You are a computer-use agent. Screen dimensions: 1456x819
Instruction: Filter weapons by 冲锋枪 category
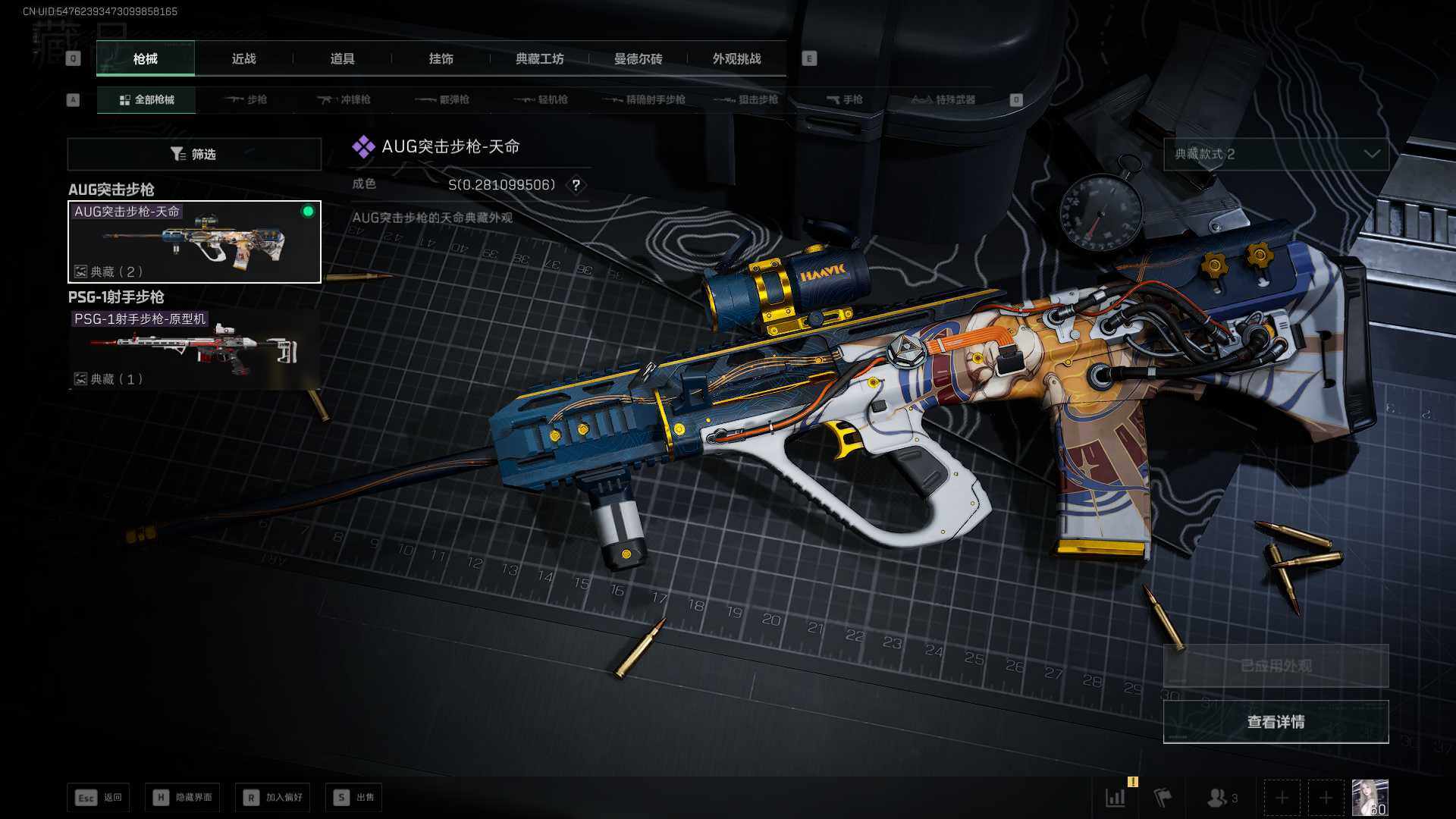tap(344, 99)
